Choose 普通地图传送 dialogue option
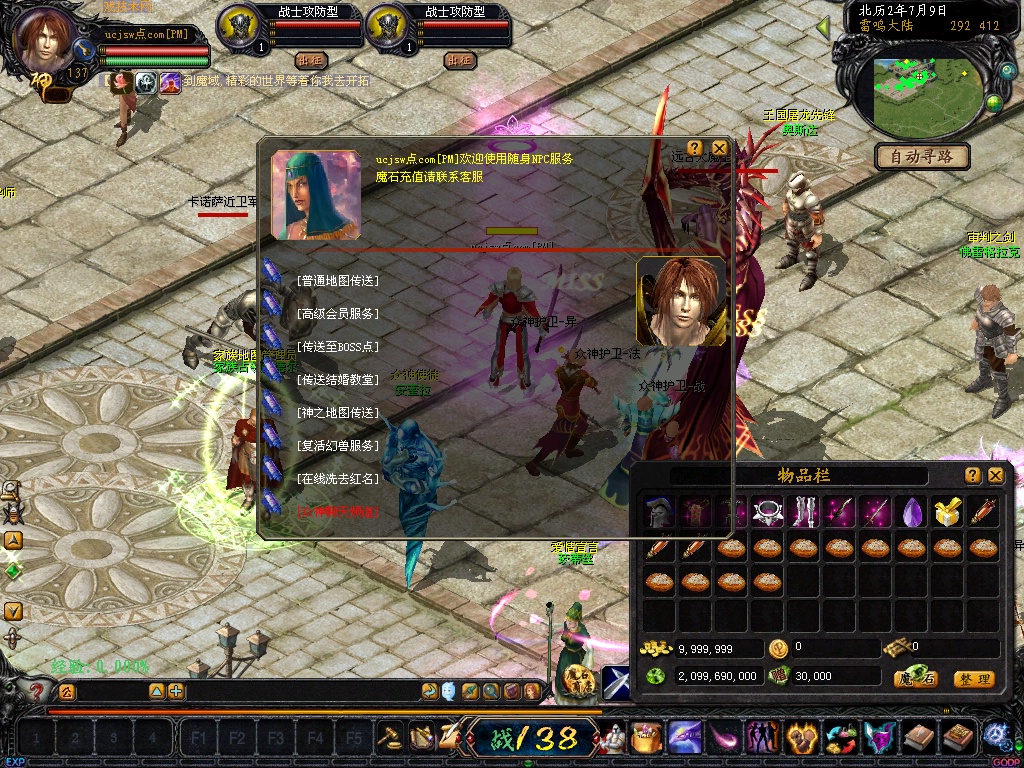 point(337,281)
